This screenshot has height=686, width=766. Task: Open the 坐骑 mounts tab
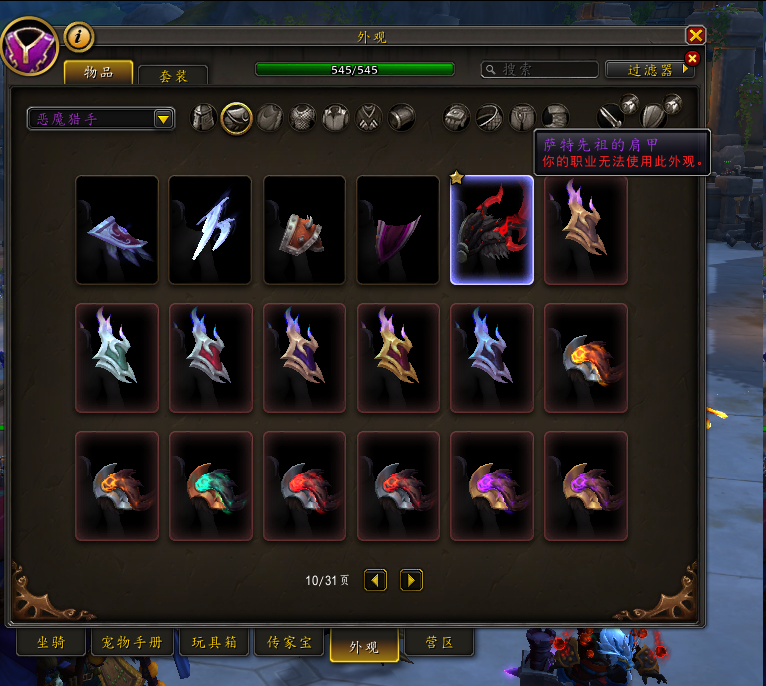(51, 643)
